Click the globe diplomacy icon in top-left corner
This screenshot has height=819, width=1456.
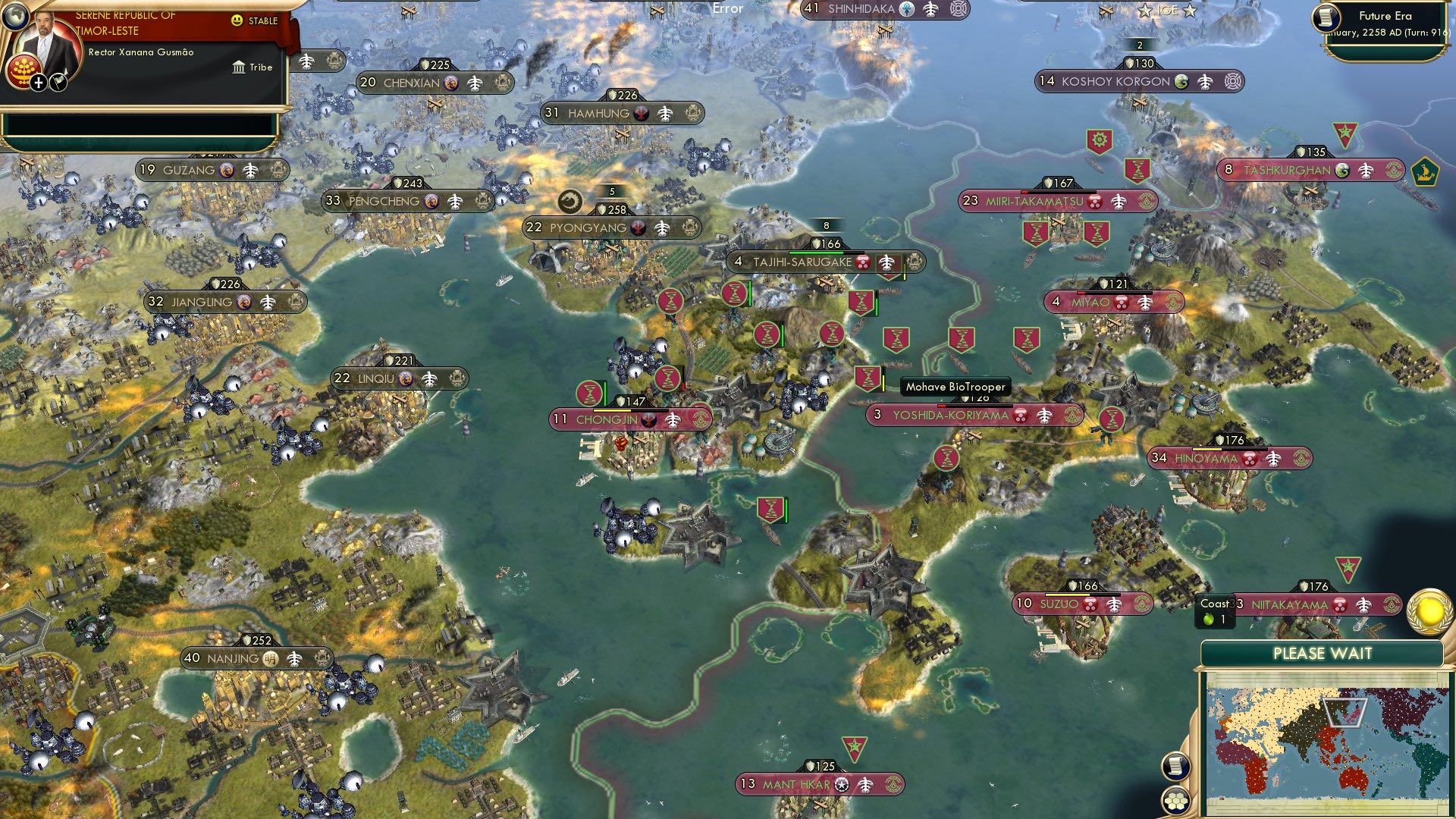(x=17, y=17)
